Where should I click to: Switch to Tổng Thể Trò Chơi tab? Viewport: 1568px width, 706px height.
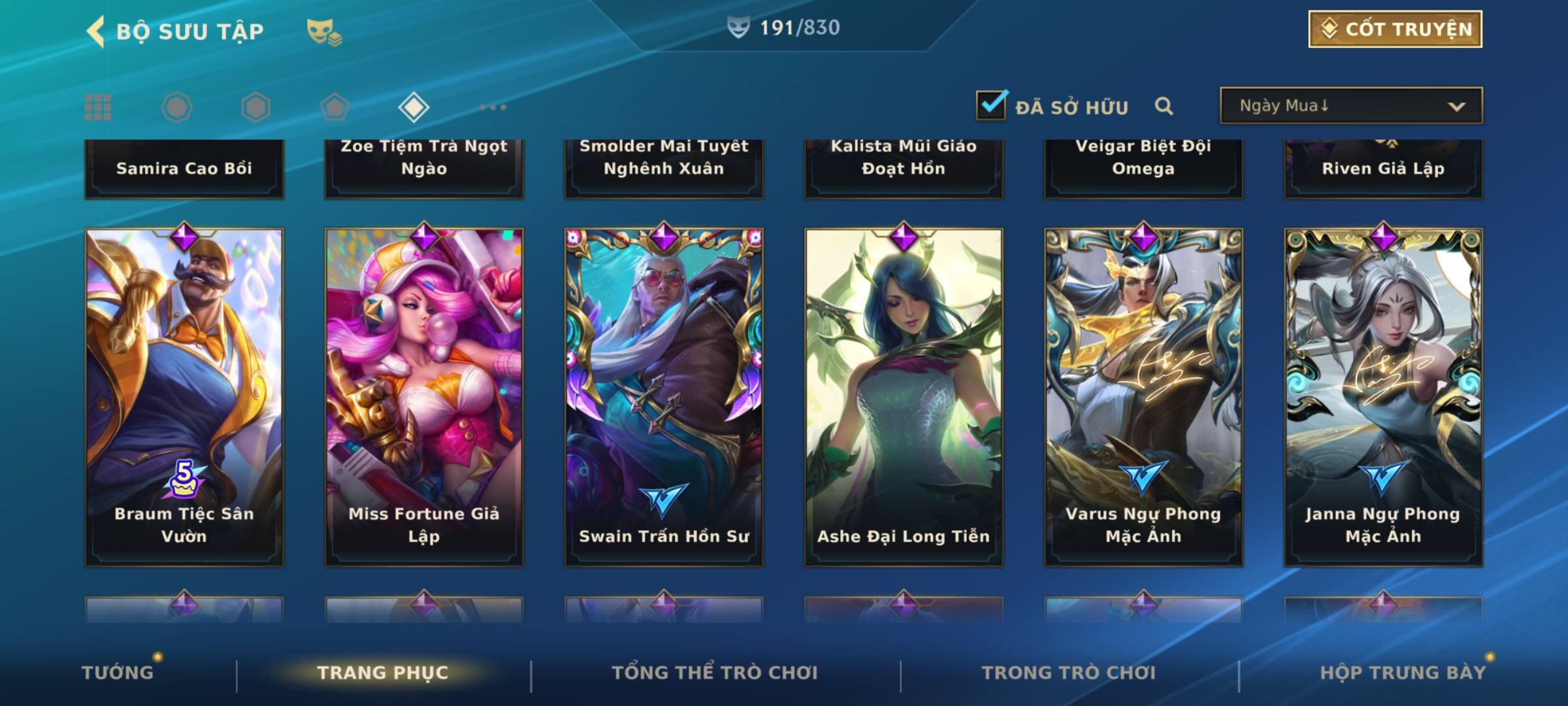point(715,673)
